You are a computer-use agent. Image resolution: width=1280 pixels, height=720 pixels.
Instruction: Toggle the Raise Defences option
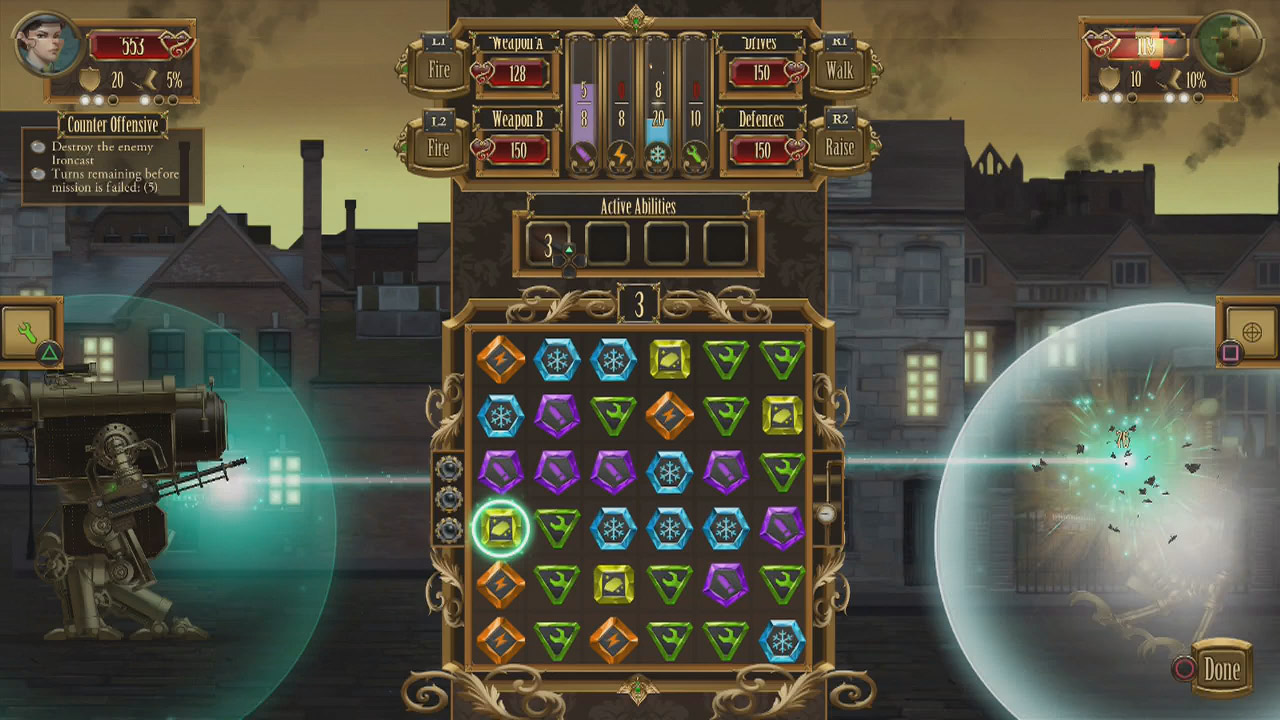[x=841, y=147]
